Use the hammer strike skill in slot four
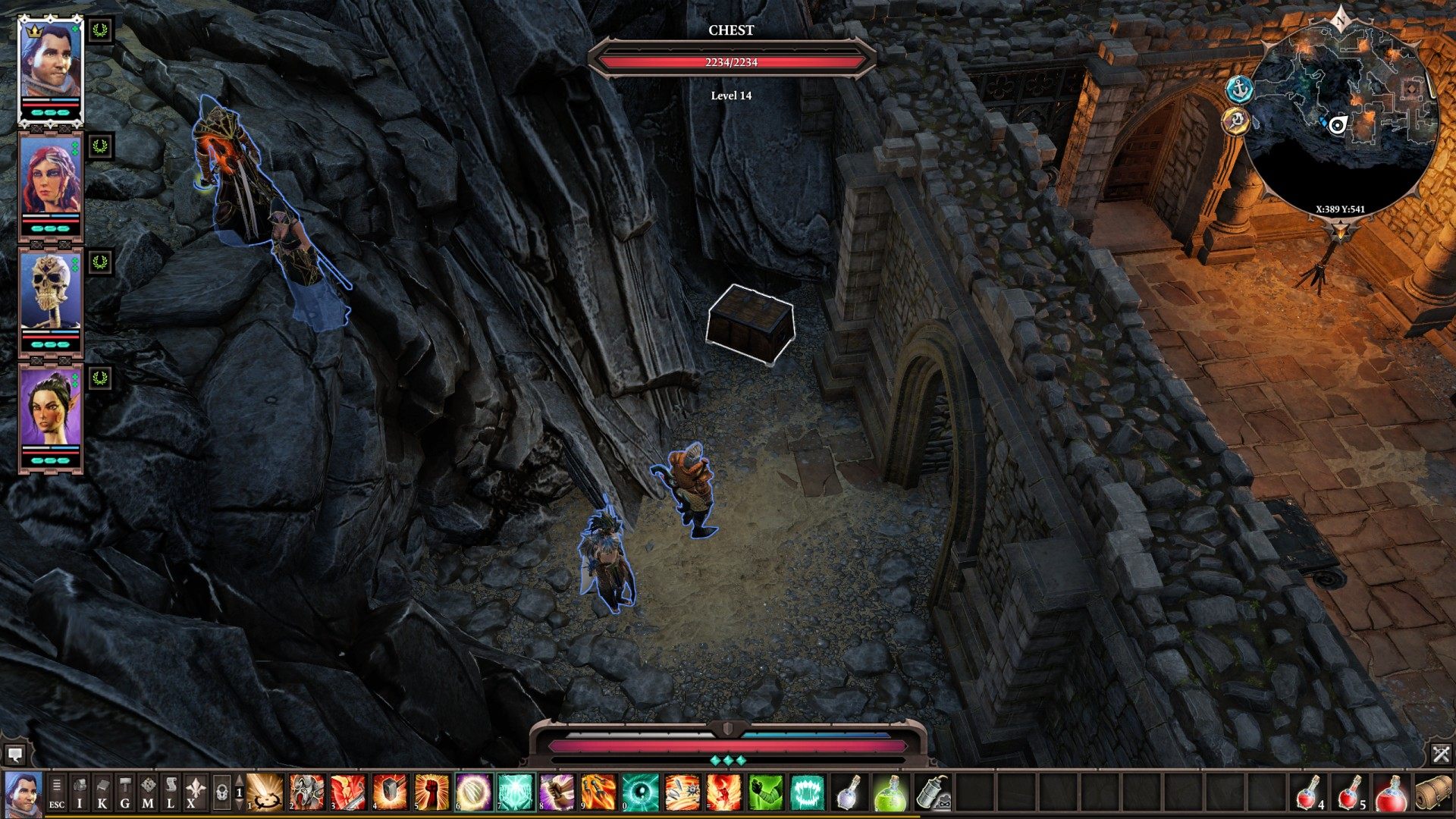 389,792
